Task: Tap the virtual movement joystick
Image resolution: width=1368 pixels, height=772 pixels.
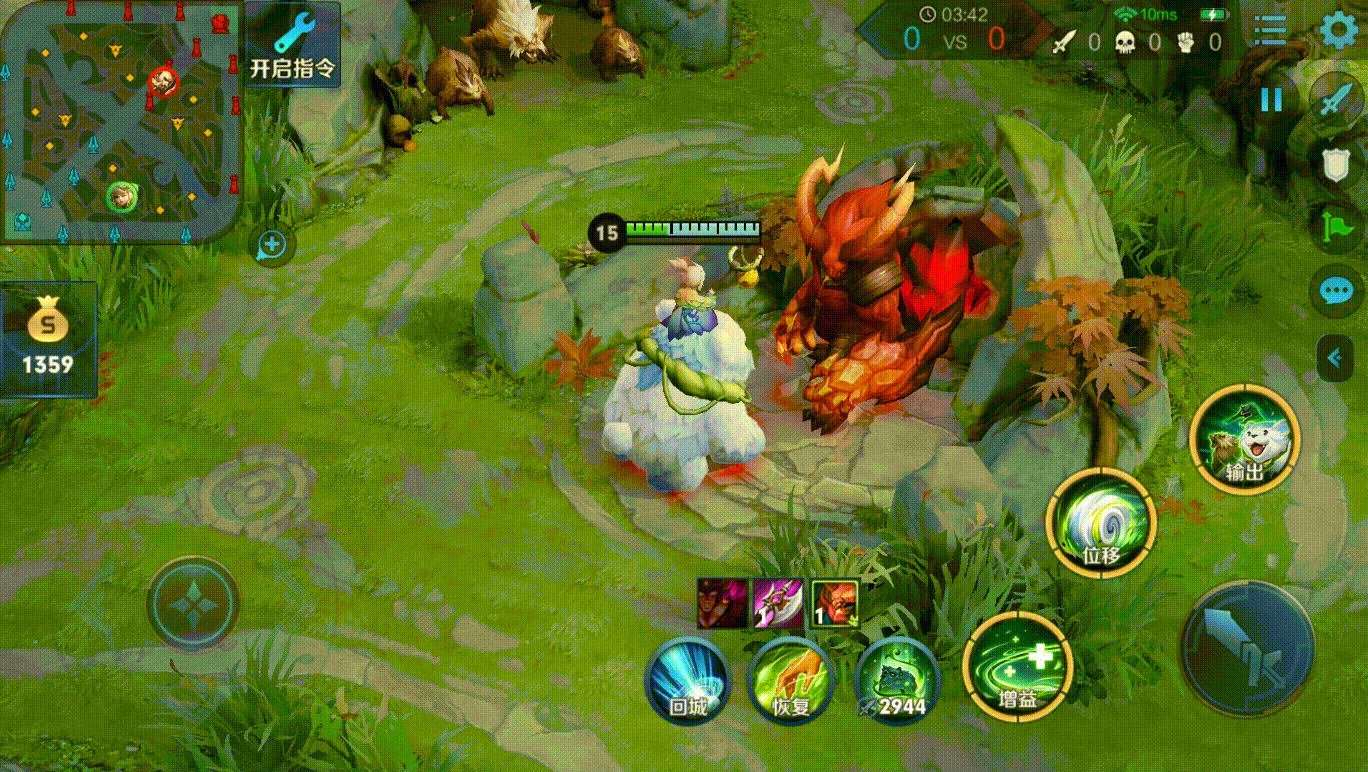Action: 192,604
